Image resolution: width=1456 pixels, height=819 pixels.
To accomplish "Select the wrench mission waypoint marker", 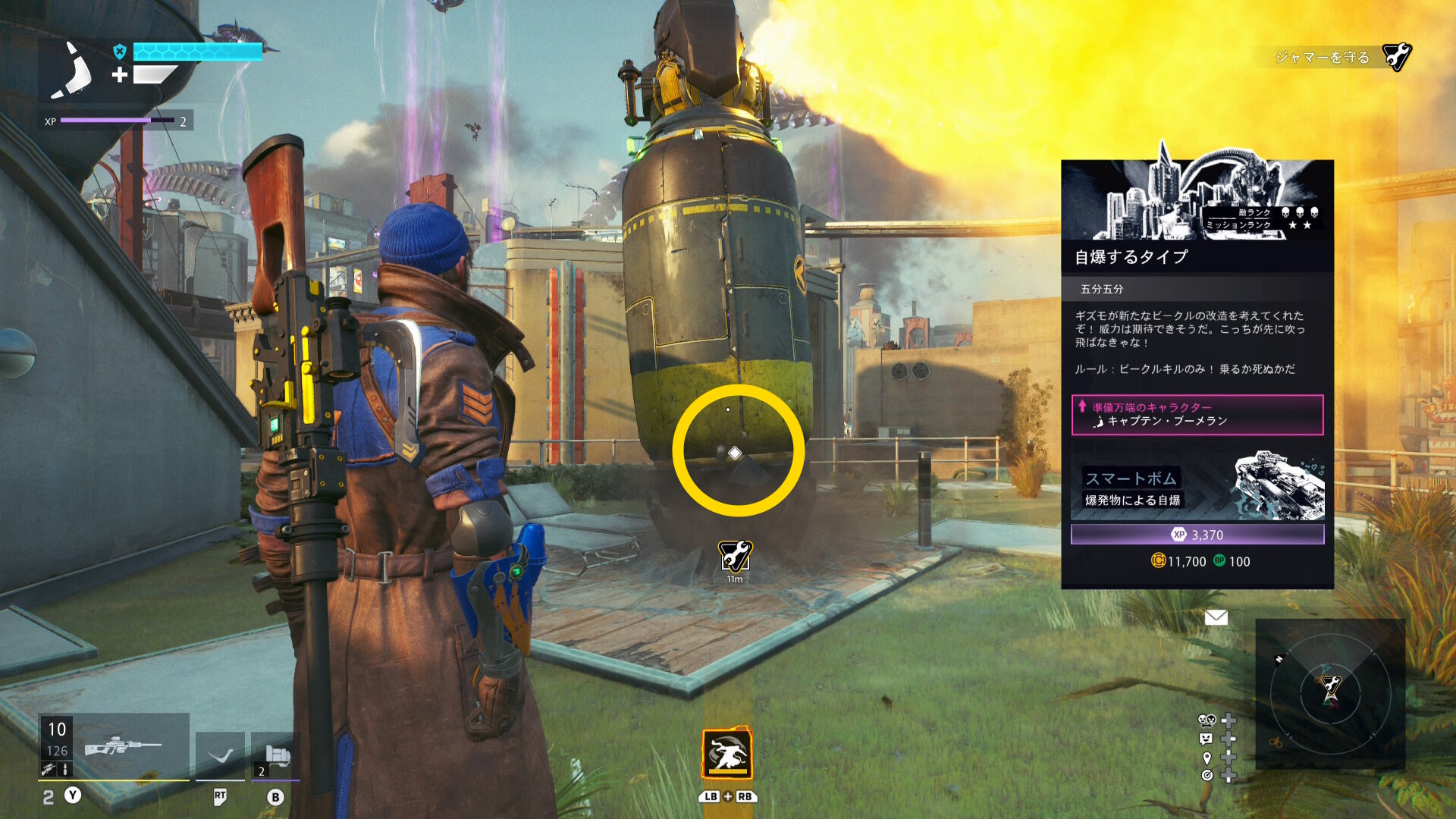I will 735,556.
